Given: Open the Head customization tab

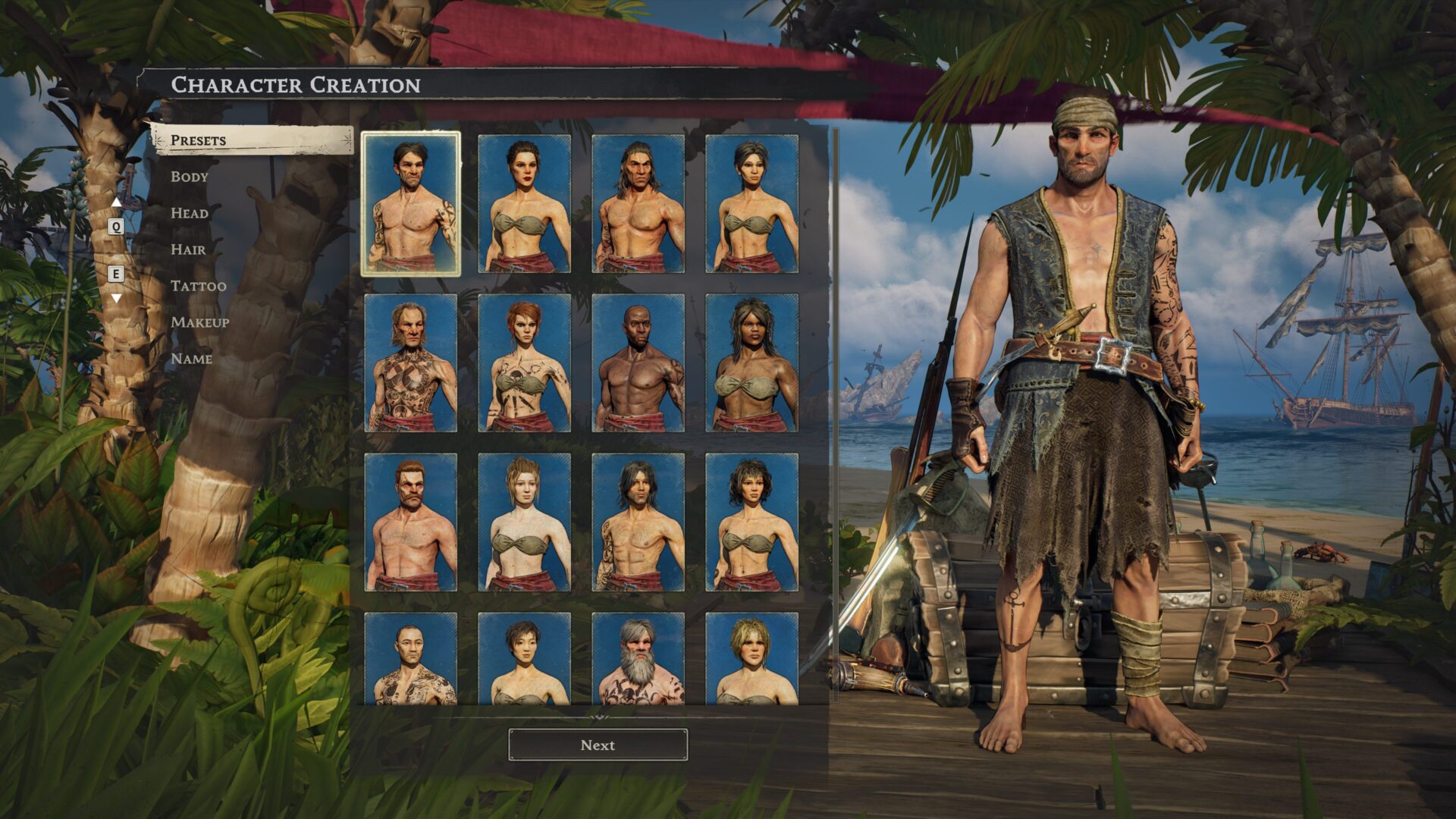Looking at the screenshot, I should pos(190,213).
